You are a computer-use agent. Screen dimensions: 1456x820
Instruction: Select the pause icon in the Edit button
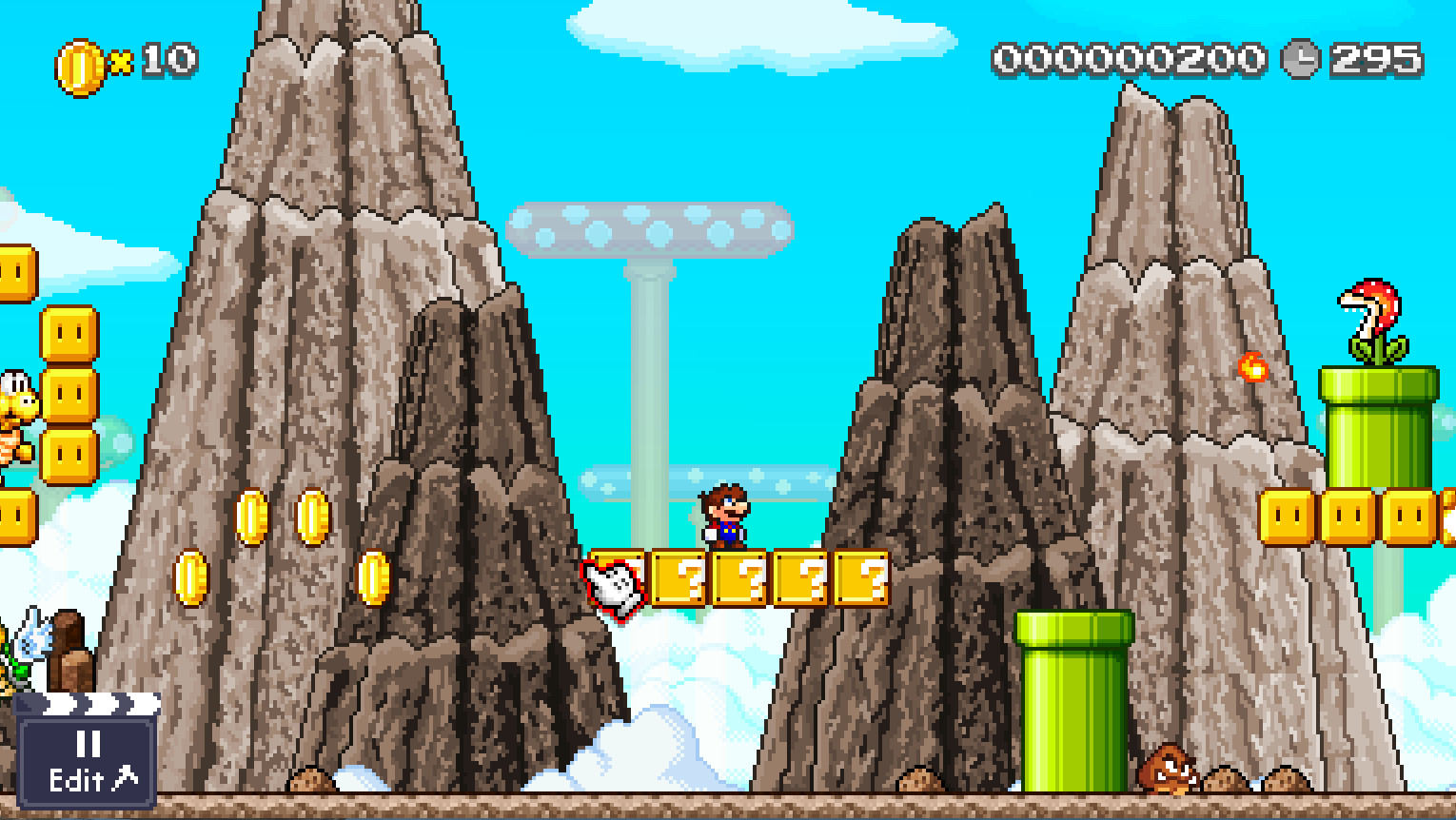tap(88, 746)
